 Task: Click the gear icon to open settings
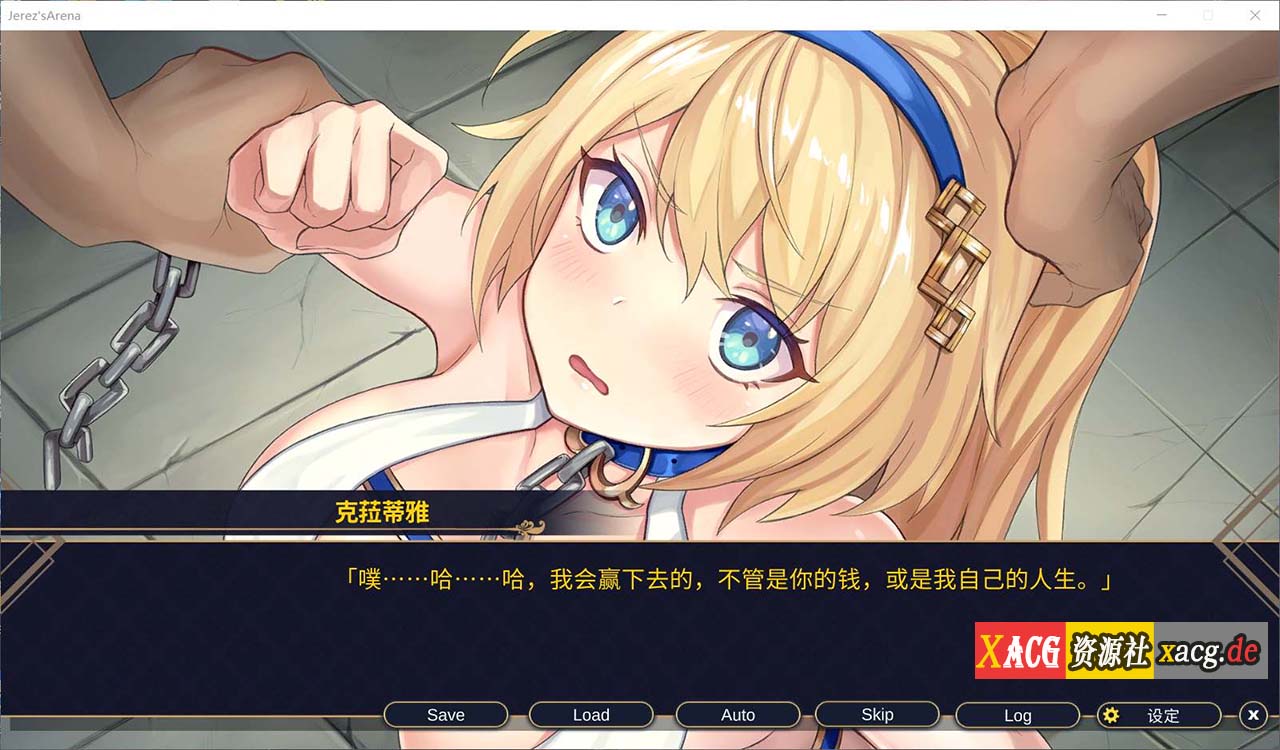[x=1112, y=715]
